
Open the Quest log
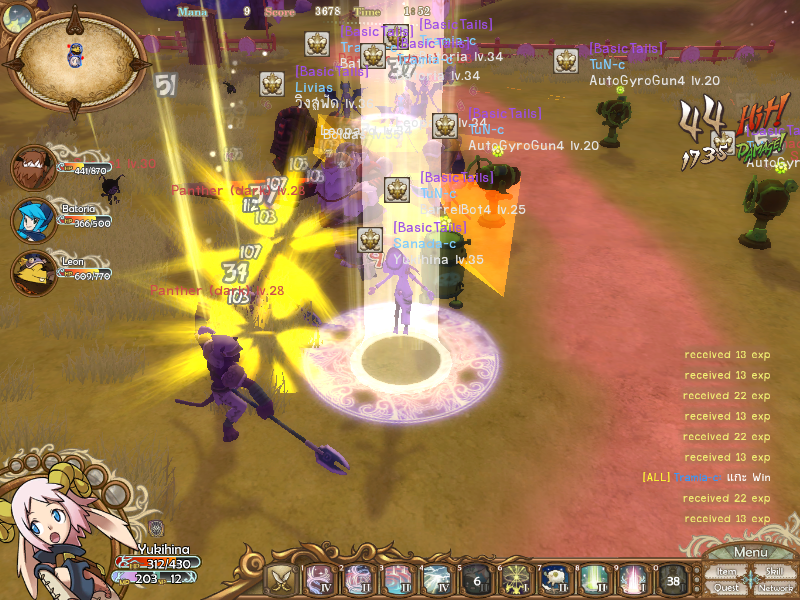click(727, 588)
